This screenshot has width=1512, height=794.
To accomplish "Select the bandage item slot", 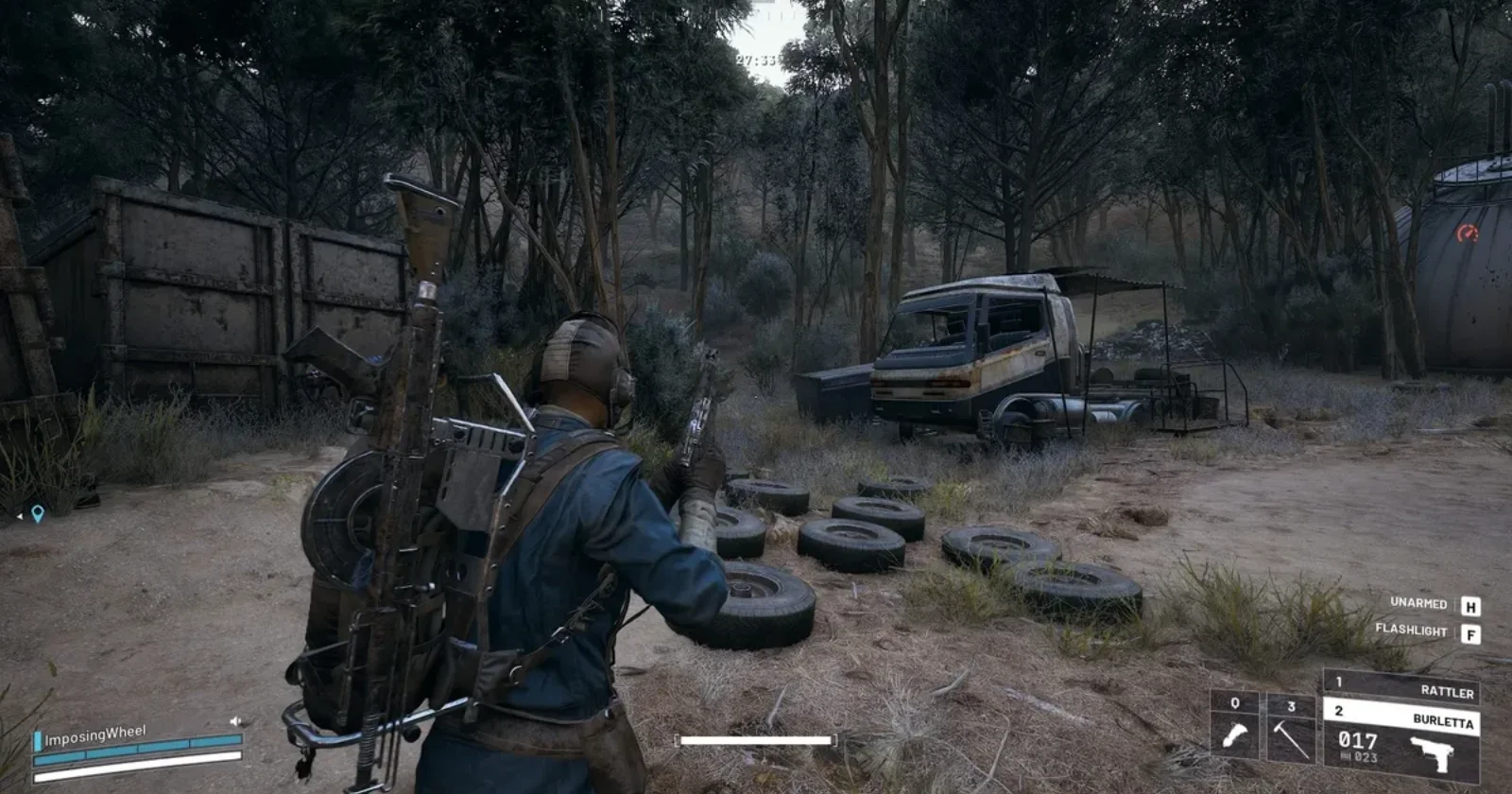I will click(1235, 726).
